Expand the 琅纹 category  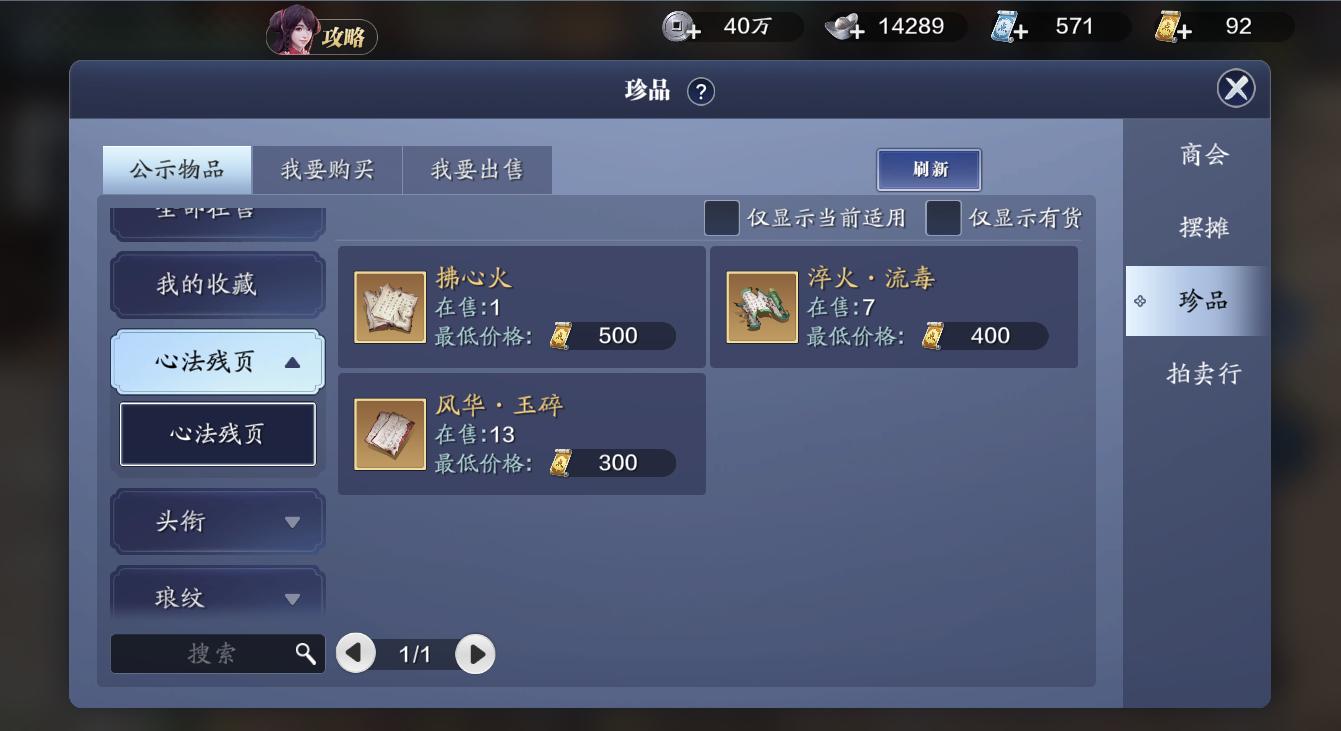coord(216,596)
